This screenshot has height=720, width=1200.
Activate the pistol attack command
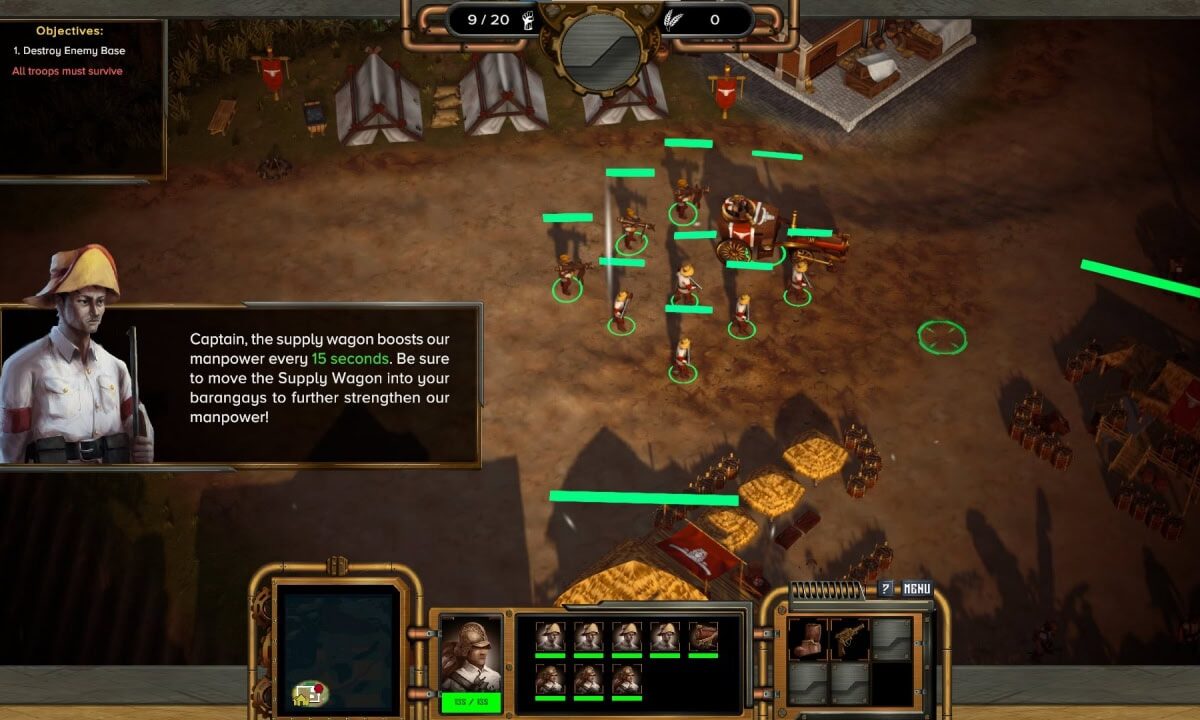(x=849, y=639)
